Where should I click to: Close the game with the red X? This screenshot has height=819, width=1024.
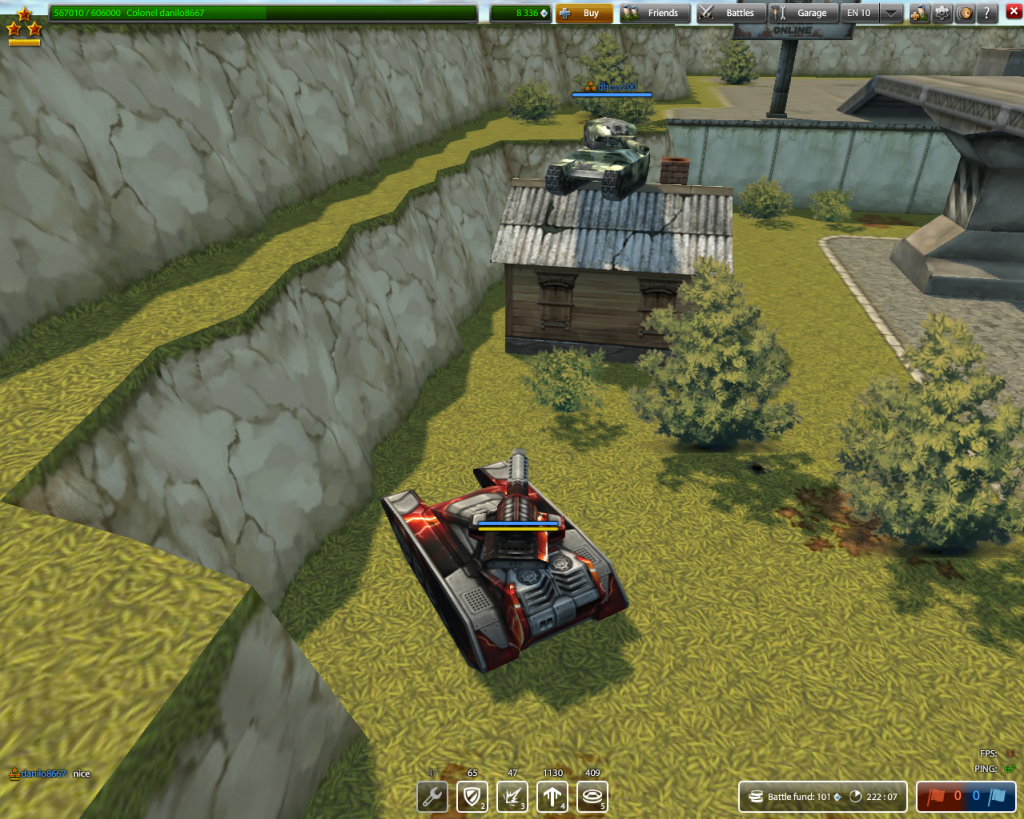[x=1012, y=13]
